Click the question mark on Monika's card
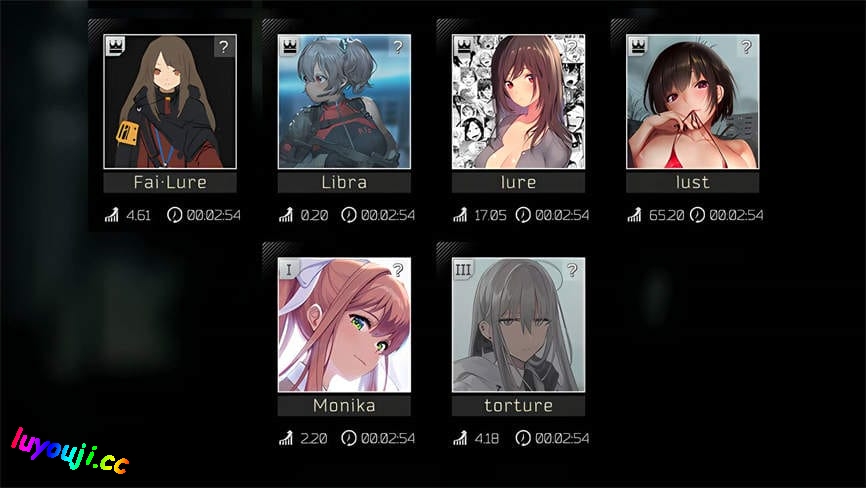Screen dimensions: 866x488 398,270
